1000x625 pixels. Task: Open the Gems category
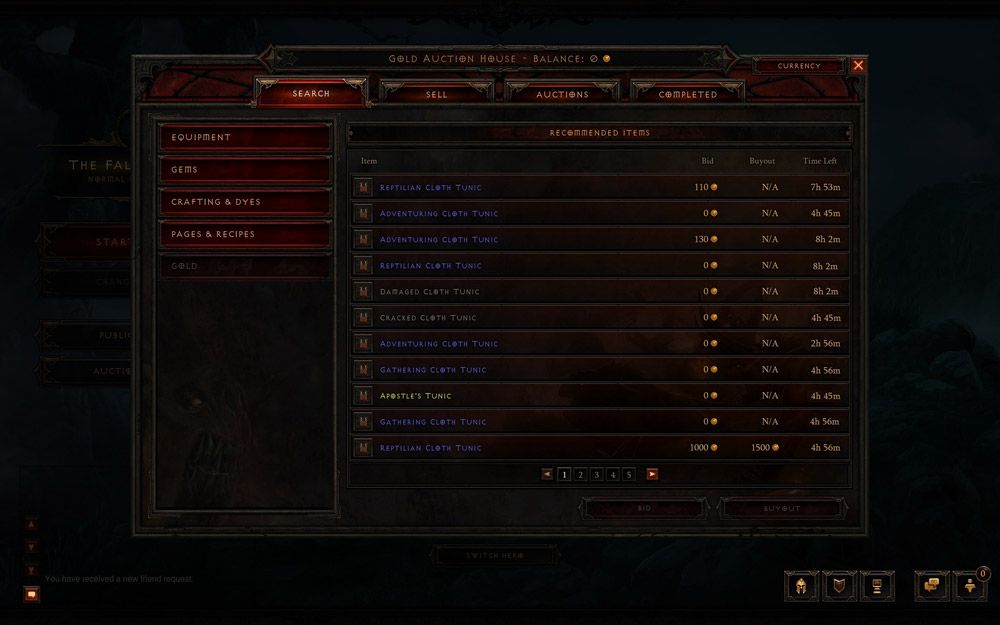click(x=245, y=170)
